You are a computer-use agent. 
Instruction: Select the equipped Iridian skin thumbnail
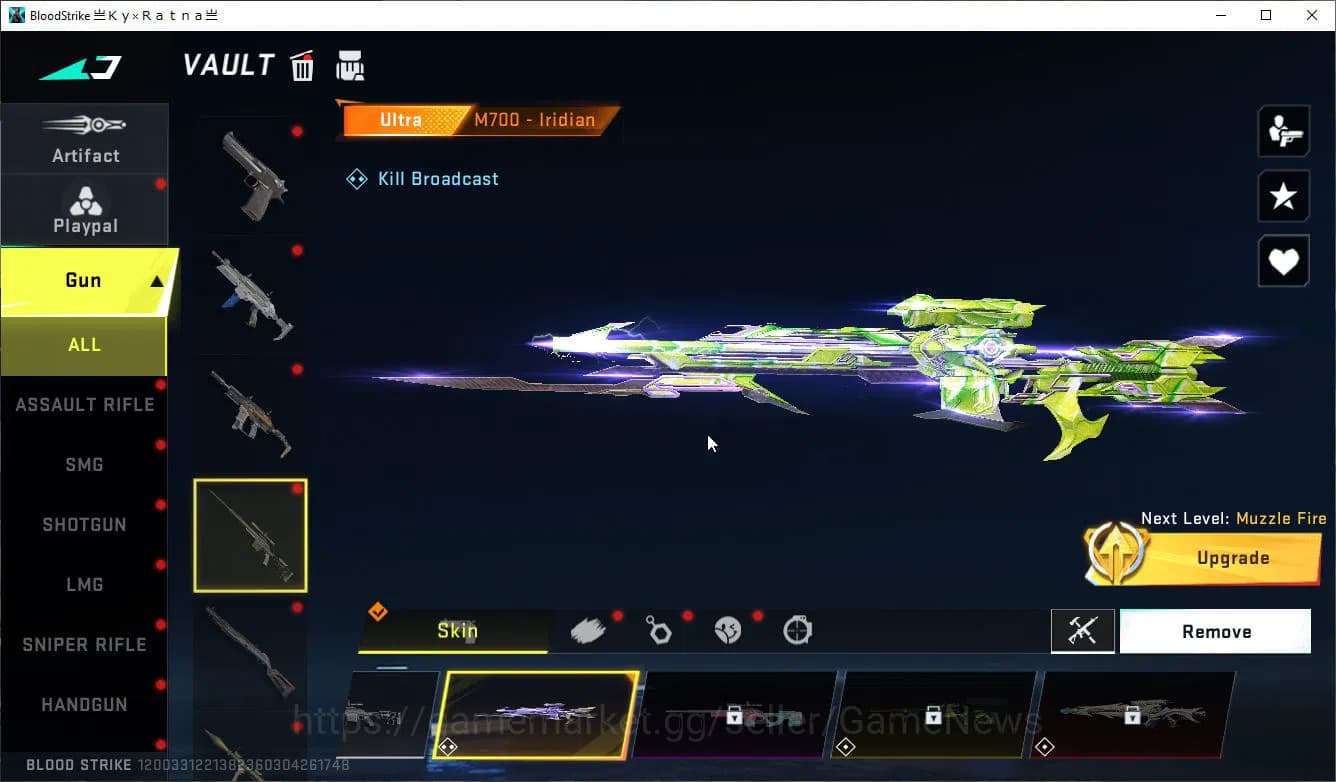pyautogui.click(x=537, y=716)
